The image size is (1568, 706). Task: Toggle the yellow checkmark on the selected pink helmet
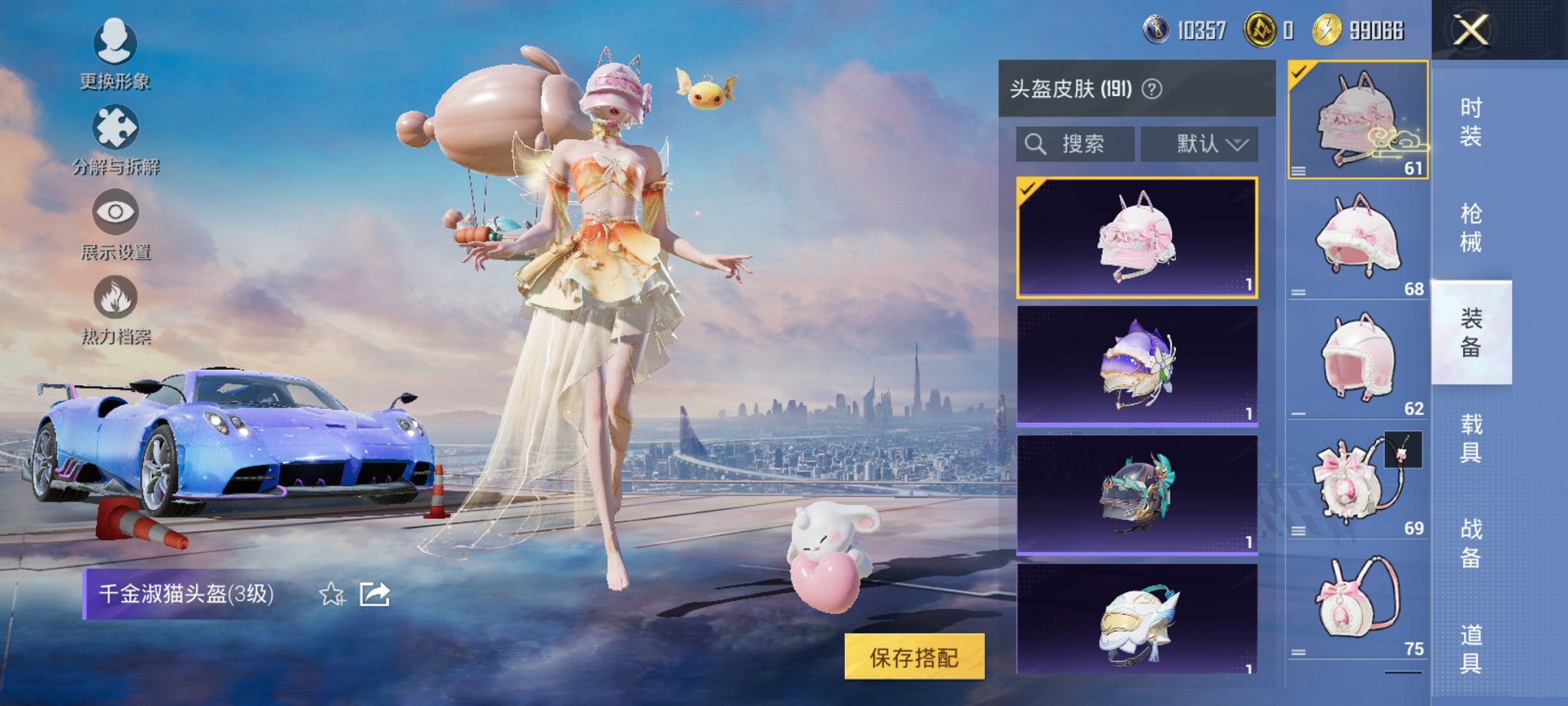click(x=1029, y=188)
